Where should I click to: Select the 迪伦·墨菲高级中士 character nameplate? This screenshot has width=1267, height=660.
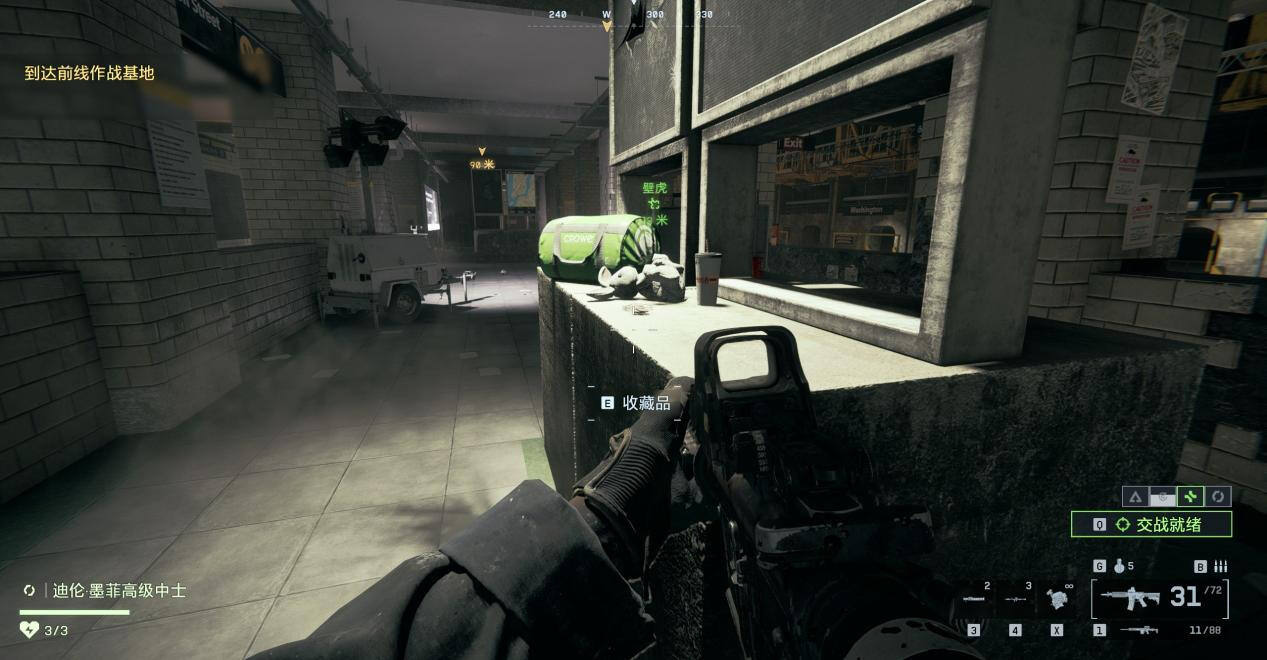click(x=119, y=591)
